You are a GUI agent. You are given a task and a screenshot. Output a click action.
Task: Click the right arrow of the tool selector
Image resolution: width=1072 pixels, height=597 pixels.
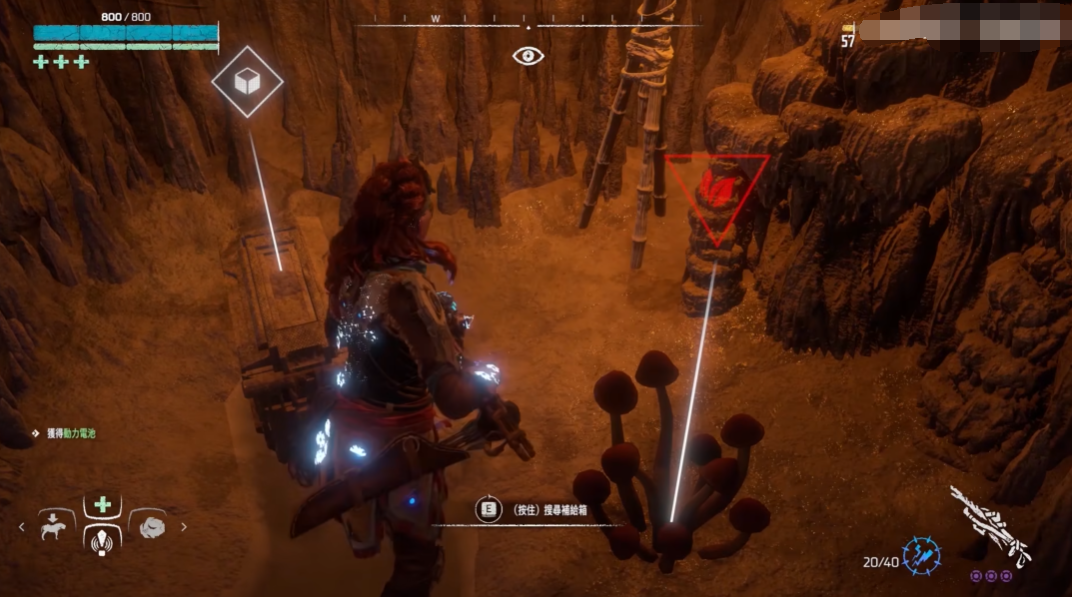(x=184, y=526)
